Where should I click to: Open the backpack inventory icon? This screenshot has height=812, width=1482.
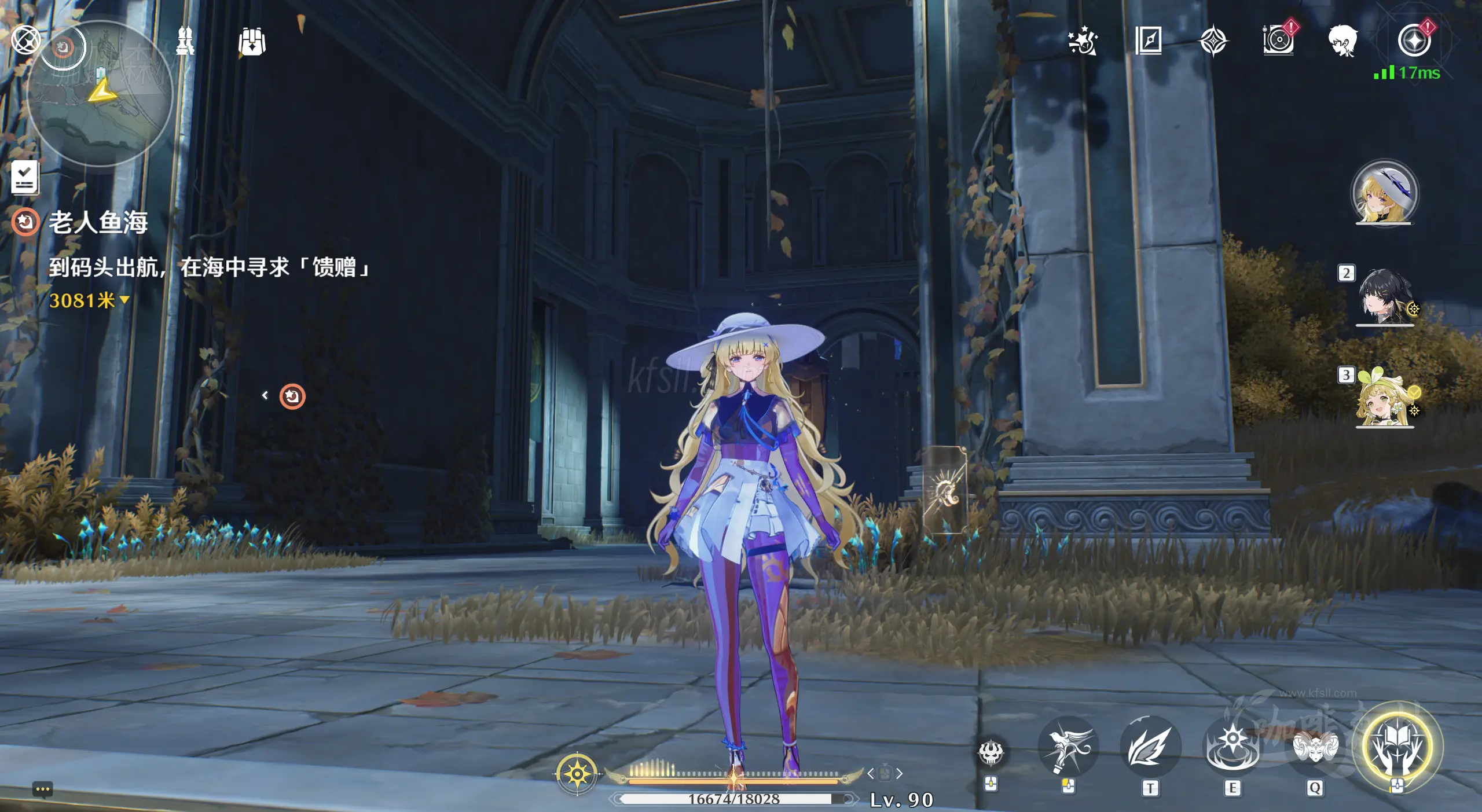click(252, 42)
